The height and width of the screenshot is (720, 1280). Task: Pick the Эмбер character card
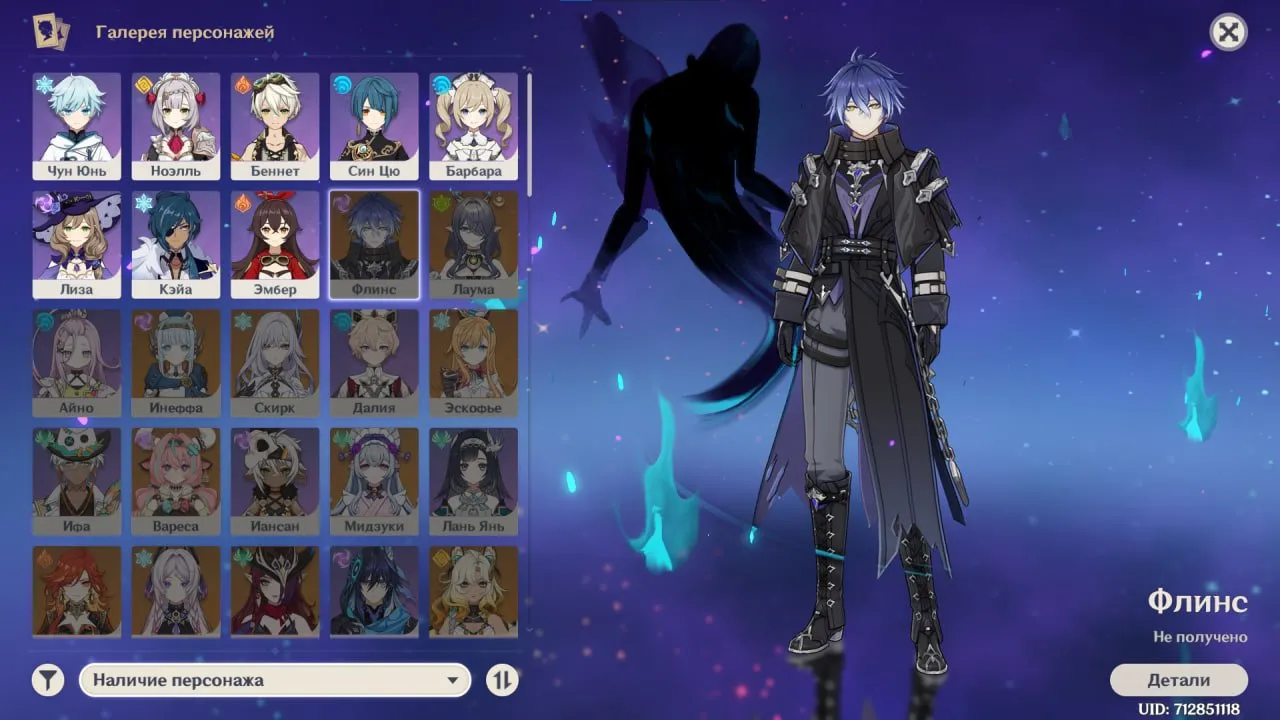click(275, 244)
